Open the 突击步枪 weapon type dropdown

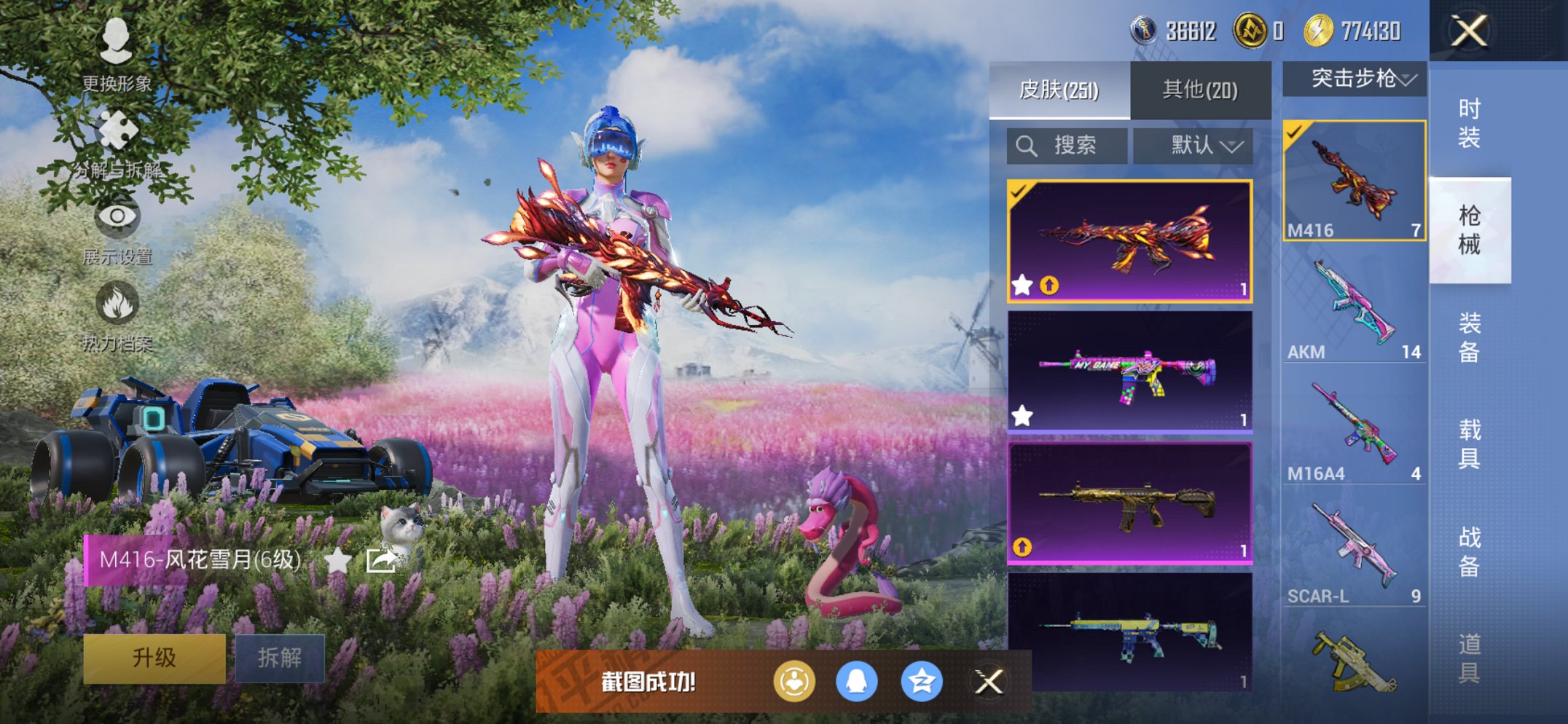[1354, 79]
